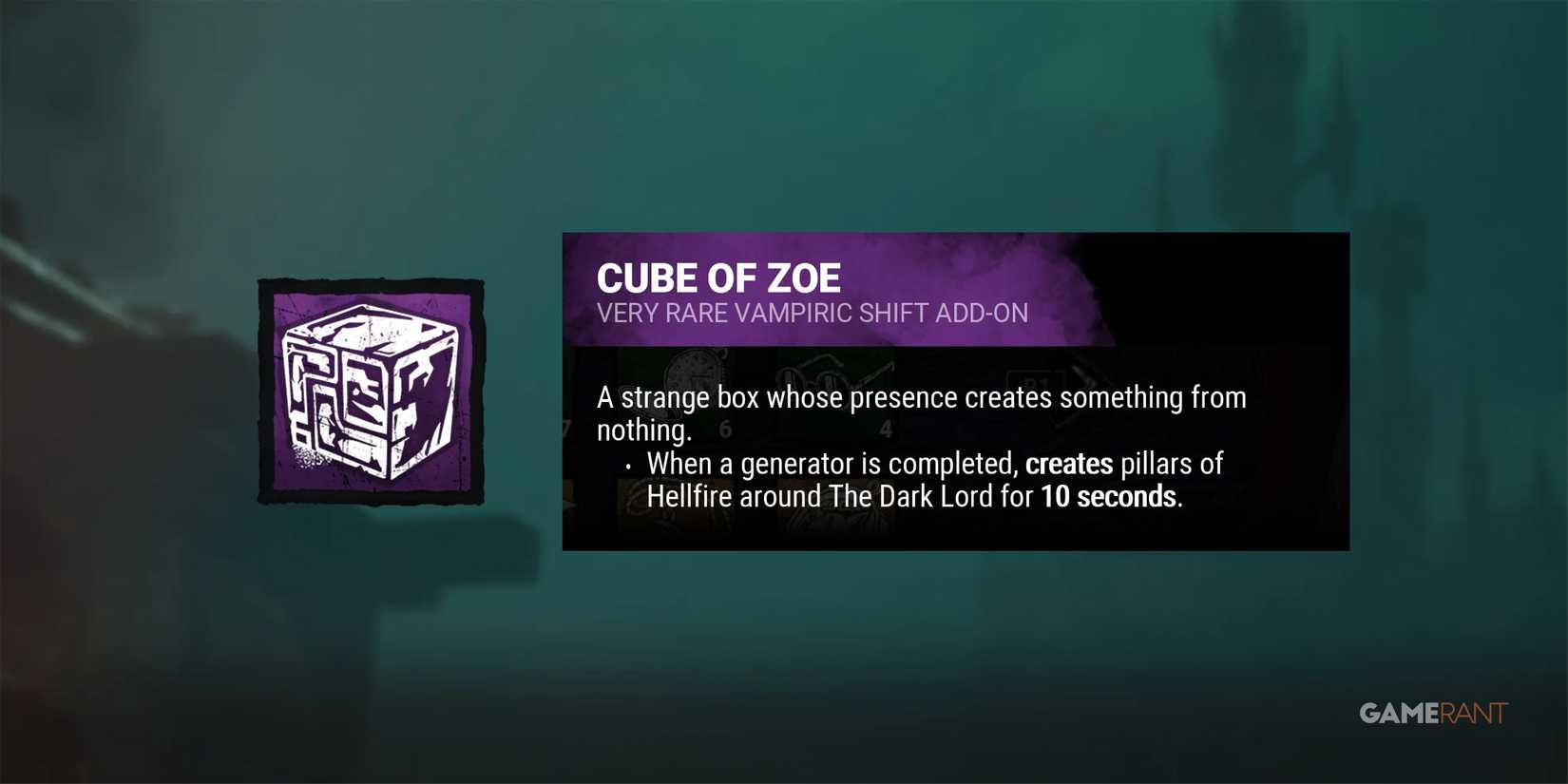Click the strange box description line
The width and height of the screenshot is (1568, 784).
pyautogui.click(x=921, y=397)
